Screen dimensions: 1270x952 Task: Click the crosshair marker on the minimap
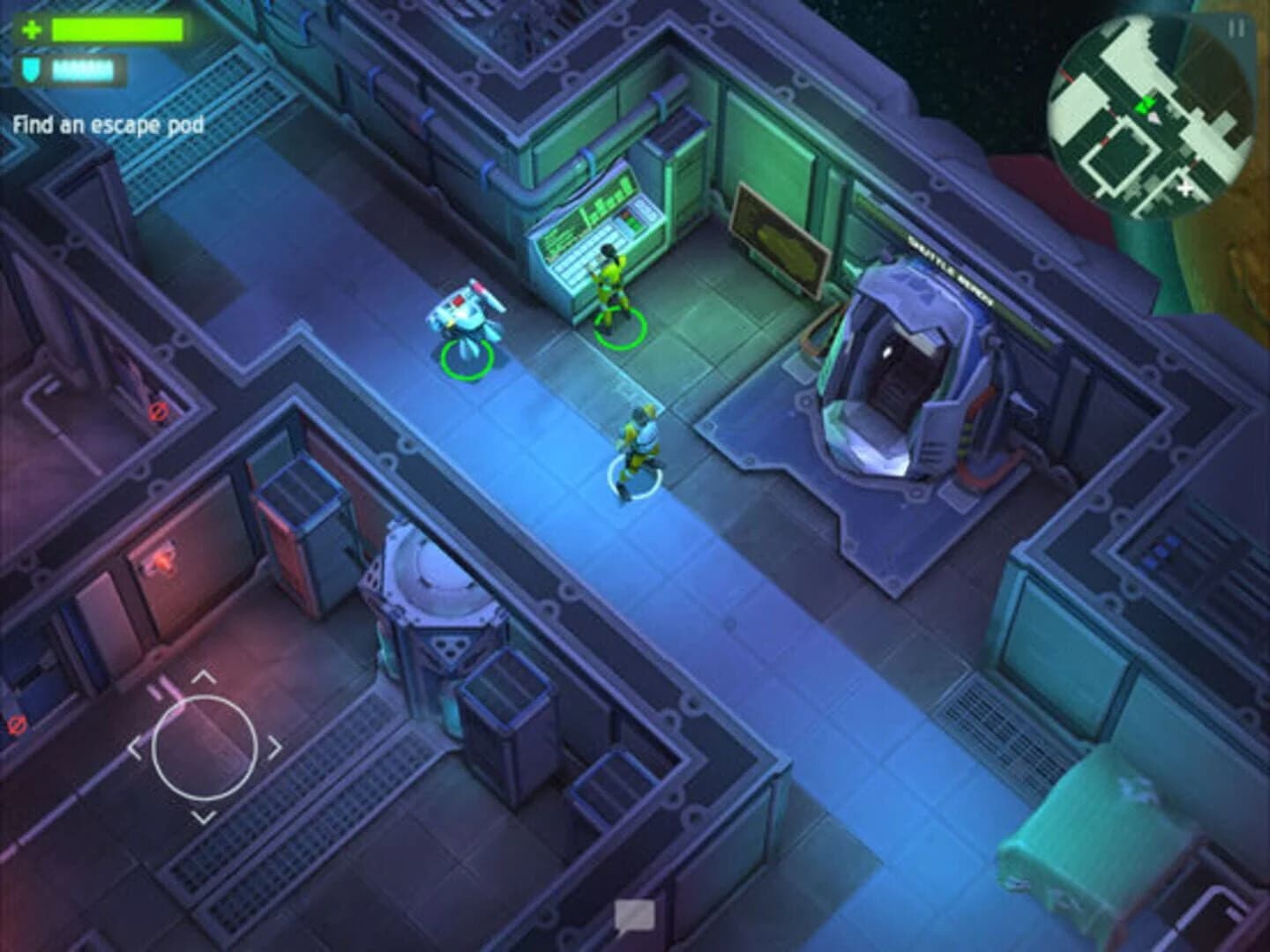click(1184, 187)
